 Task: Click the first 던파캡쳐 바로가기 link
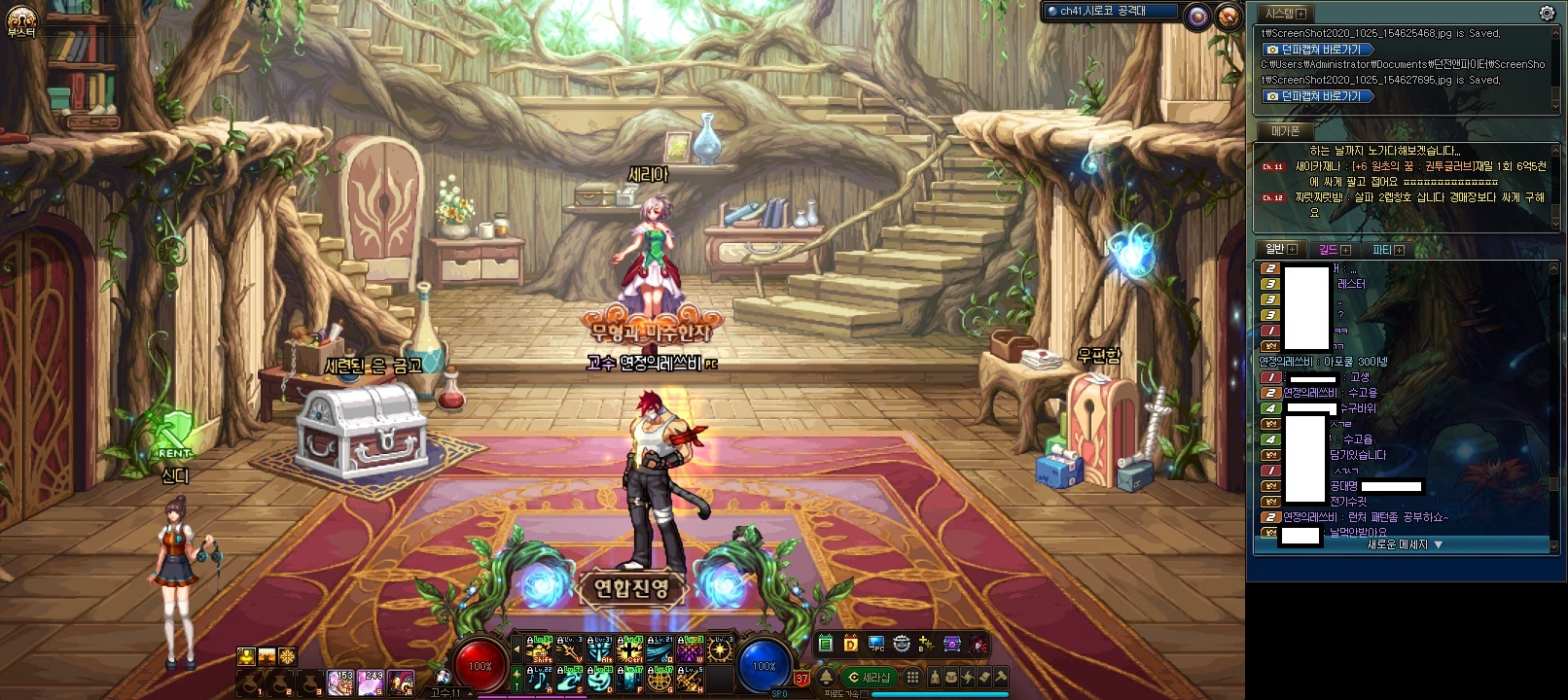pos(1319,50)
